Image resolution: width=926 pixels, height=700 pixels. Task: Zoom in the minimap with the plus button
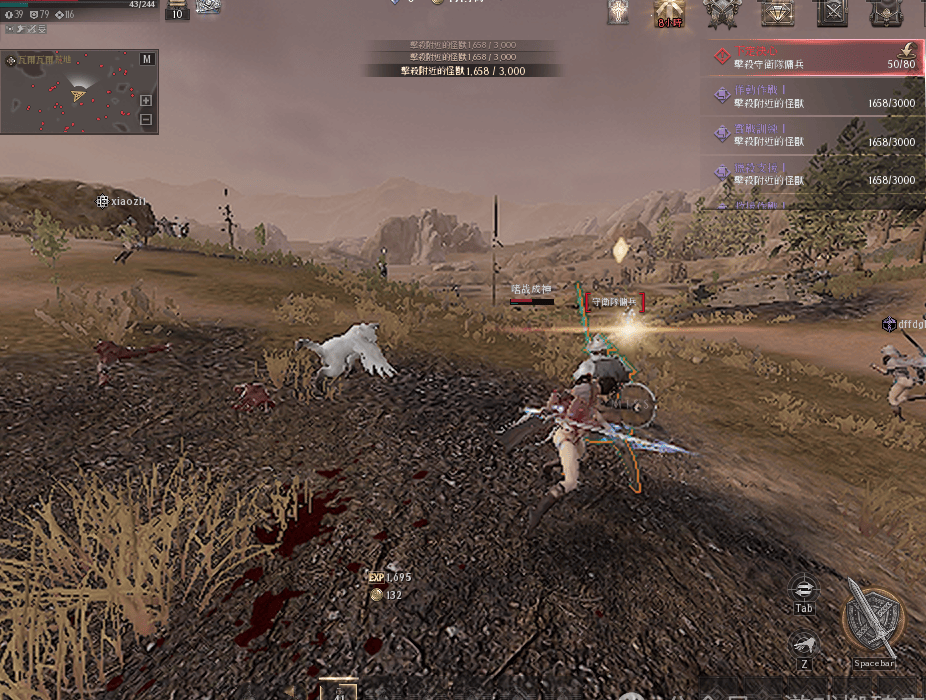pyautogui.click(x=146, y=100)
